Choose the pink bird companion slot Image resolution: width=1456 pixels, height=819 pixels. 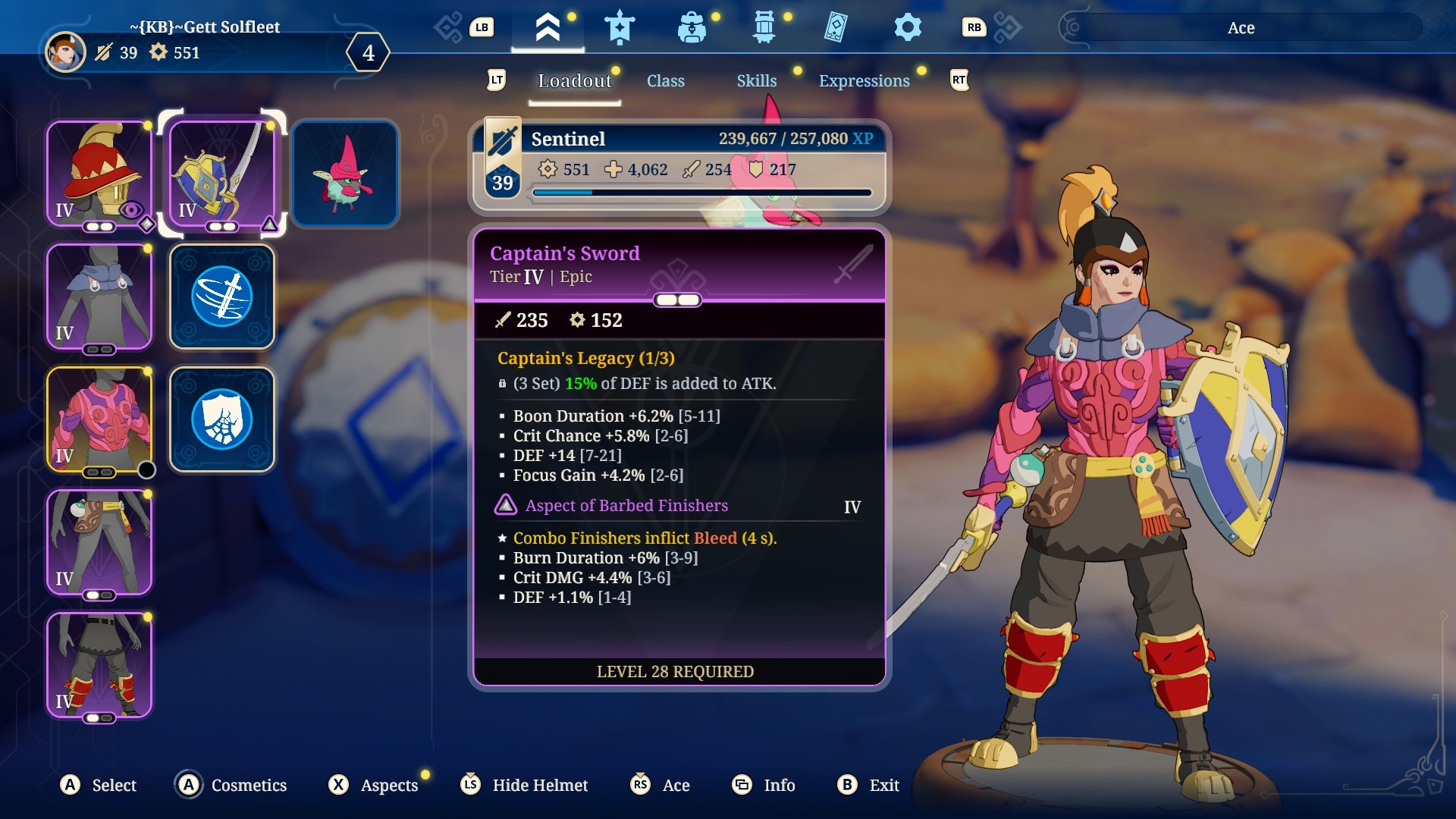[345, 174]
